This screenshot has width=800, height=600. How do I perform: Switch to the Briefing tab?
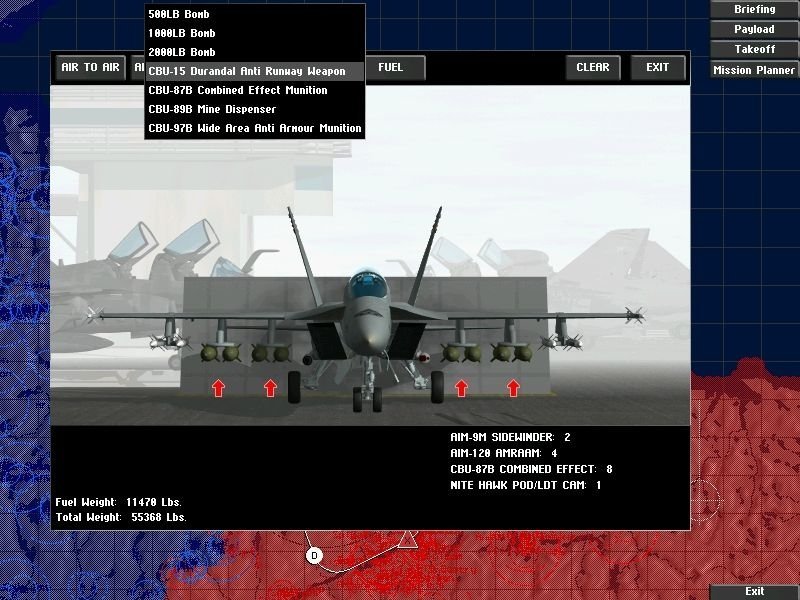[x=754, y=9]
